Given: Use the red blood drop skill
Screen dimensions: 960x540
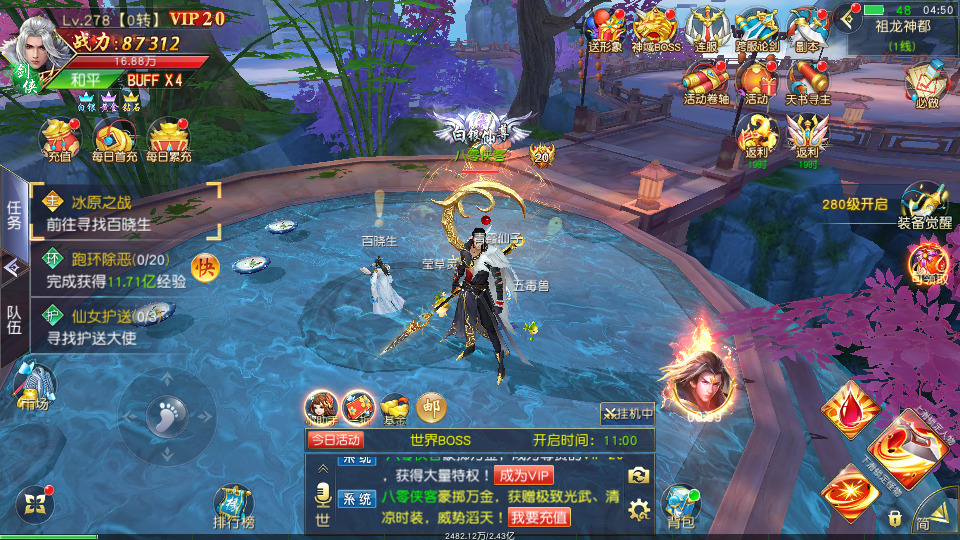Looking at the screenshot, I should pyautogui.click(x=850, y=409).
